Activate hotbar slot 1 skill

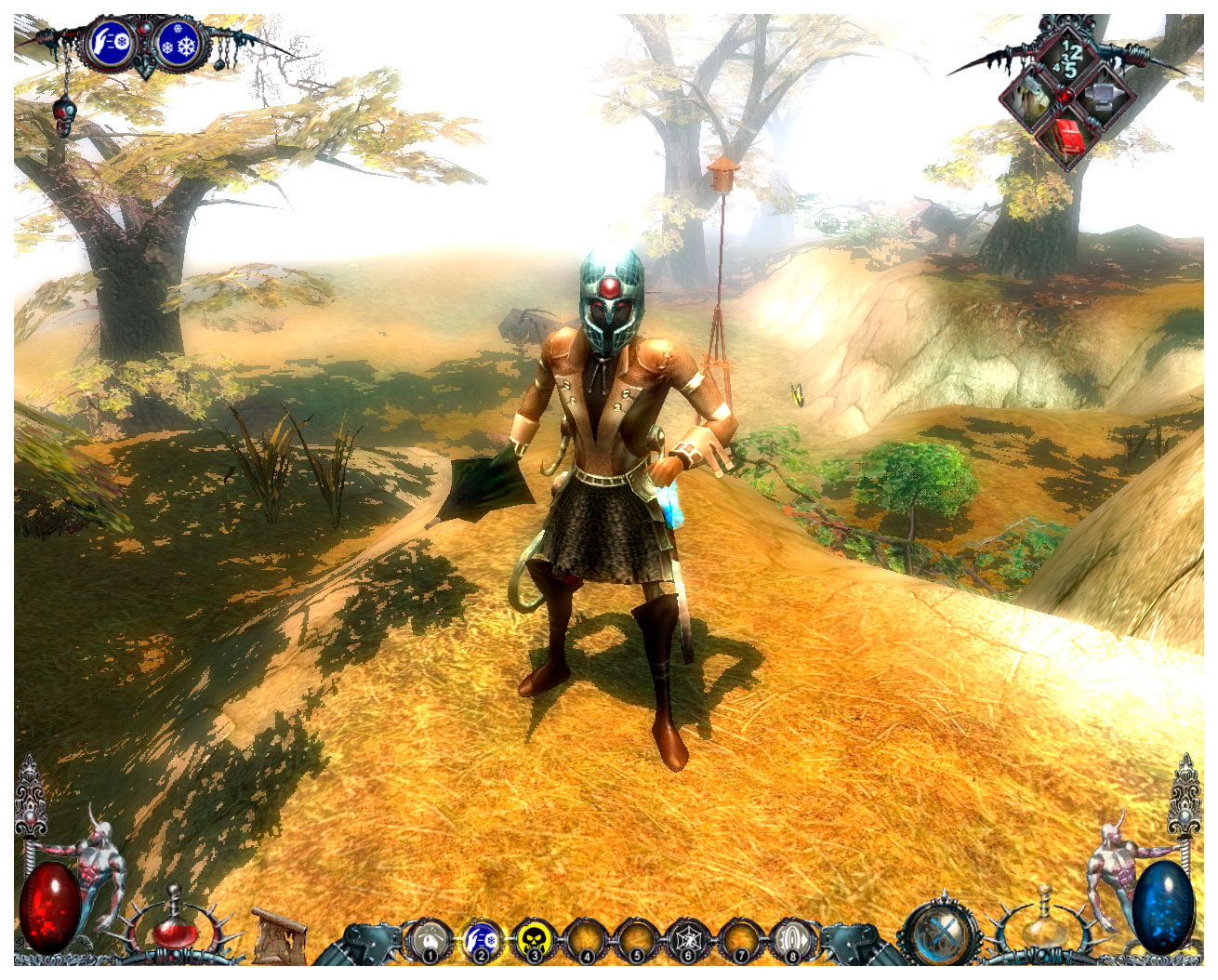coord(429,940)
